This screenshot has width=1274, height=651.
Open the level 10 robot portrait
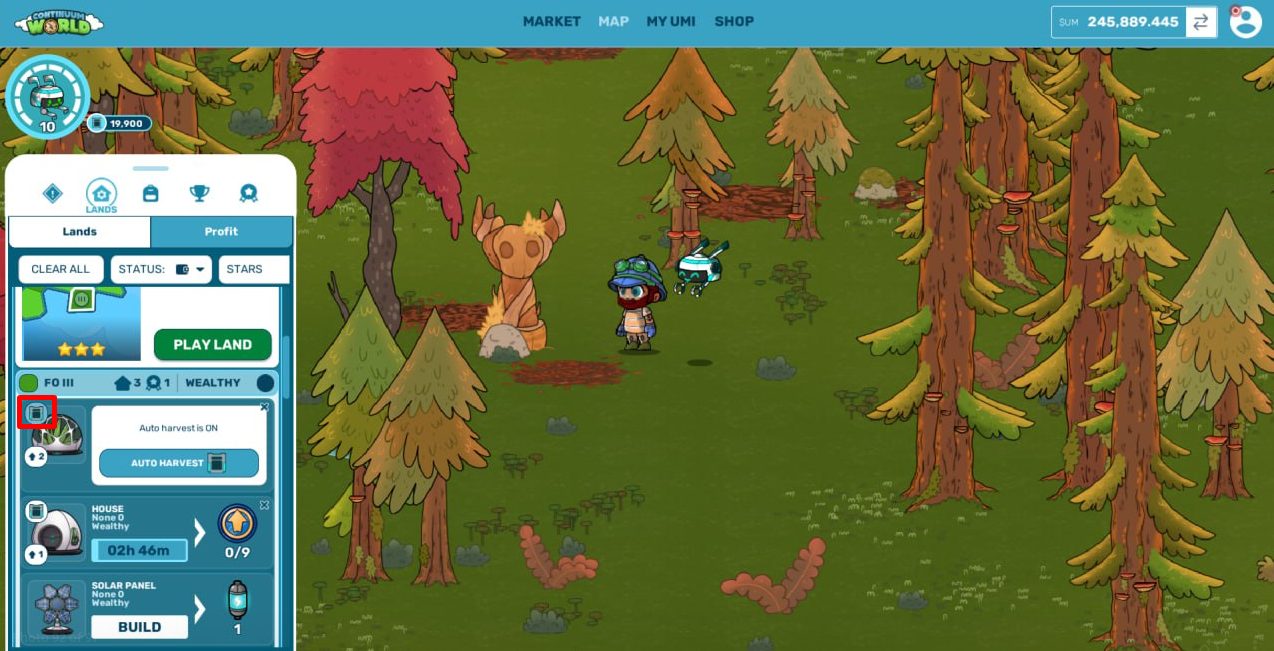coord(47,97)
